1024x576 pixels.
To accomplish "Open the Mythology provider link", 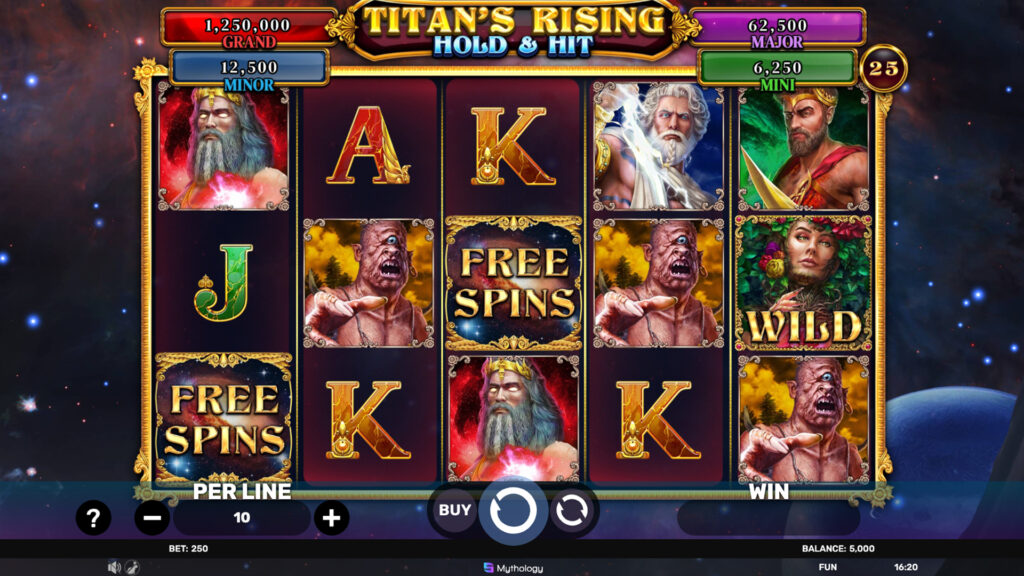I will pyautogui.click(x=513, y=568).
